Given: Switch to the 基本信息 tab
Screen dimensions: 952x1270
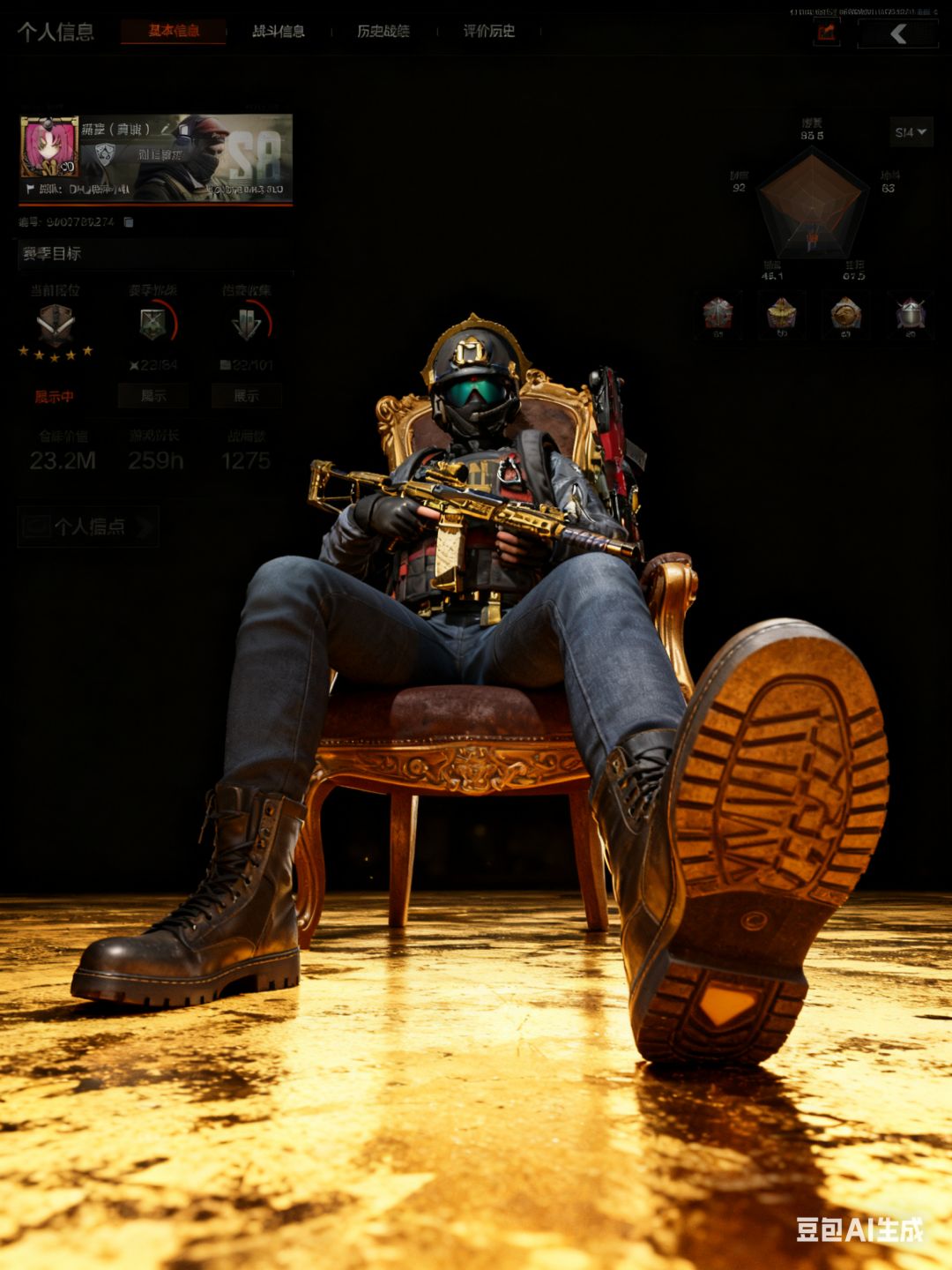Looking at the screenshot, I should pos(174,31).
